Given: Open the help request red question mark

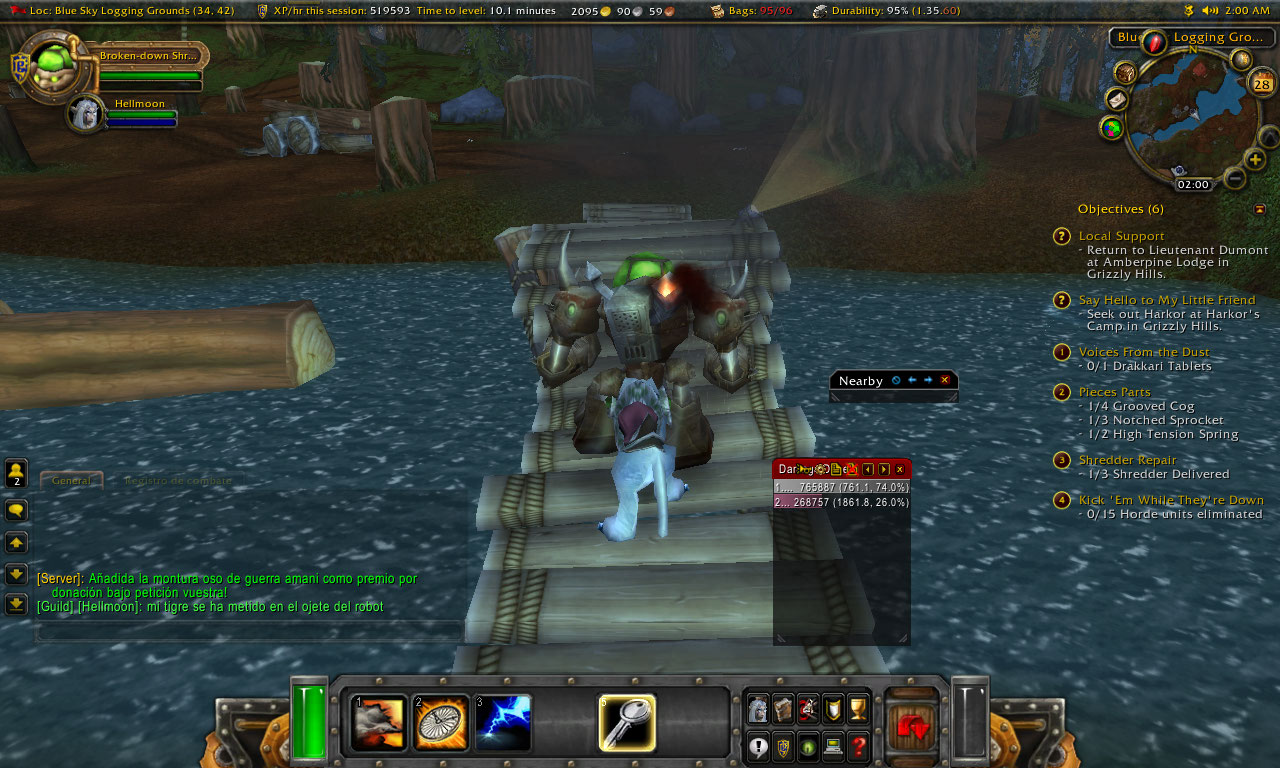Looking at the screenshot, I should 858,746.
